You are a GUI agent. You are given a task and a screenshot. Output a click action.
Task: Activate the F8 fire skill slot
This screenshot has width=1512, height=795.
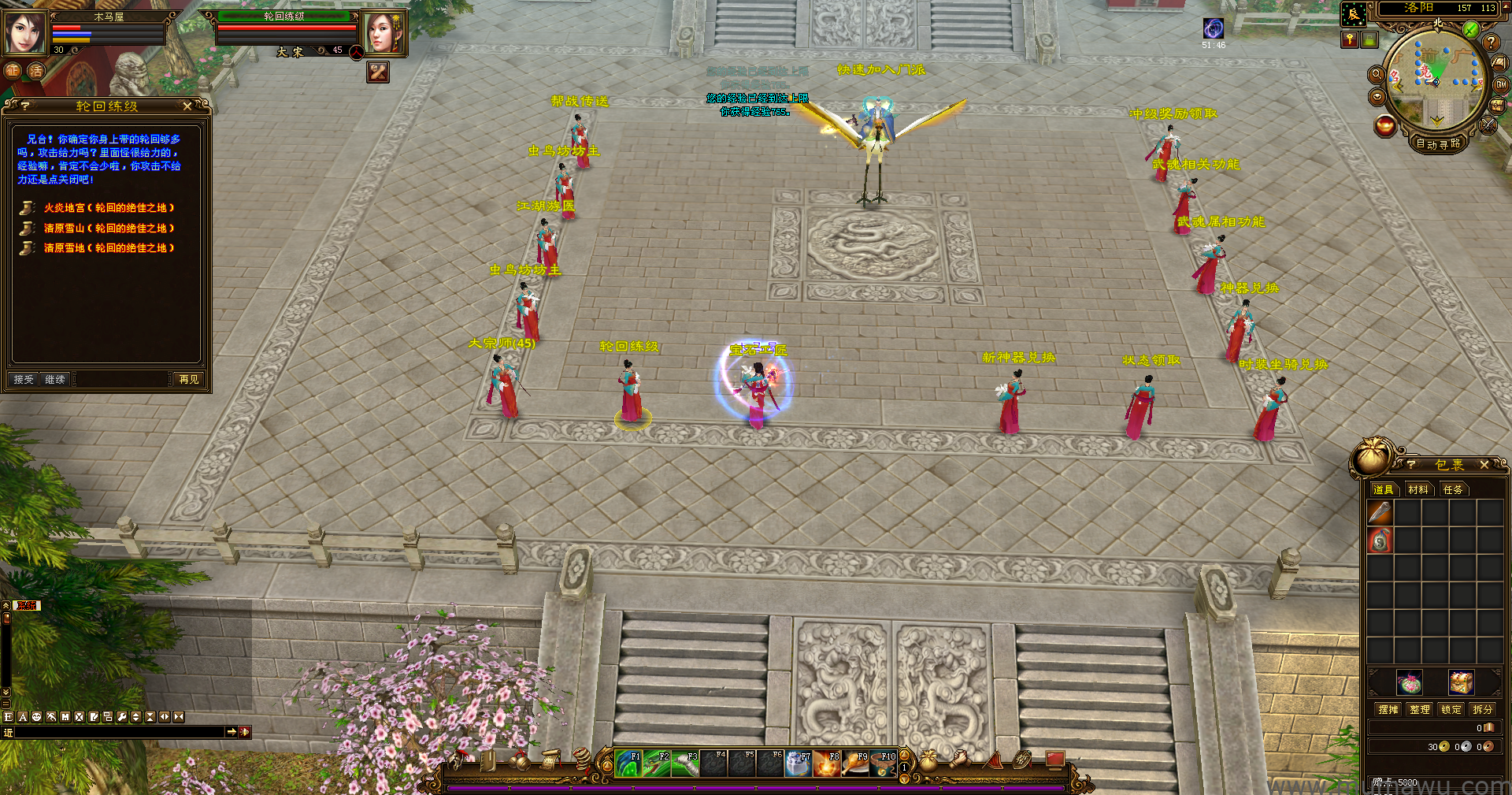tap(827, 763)
